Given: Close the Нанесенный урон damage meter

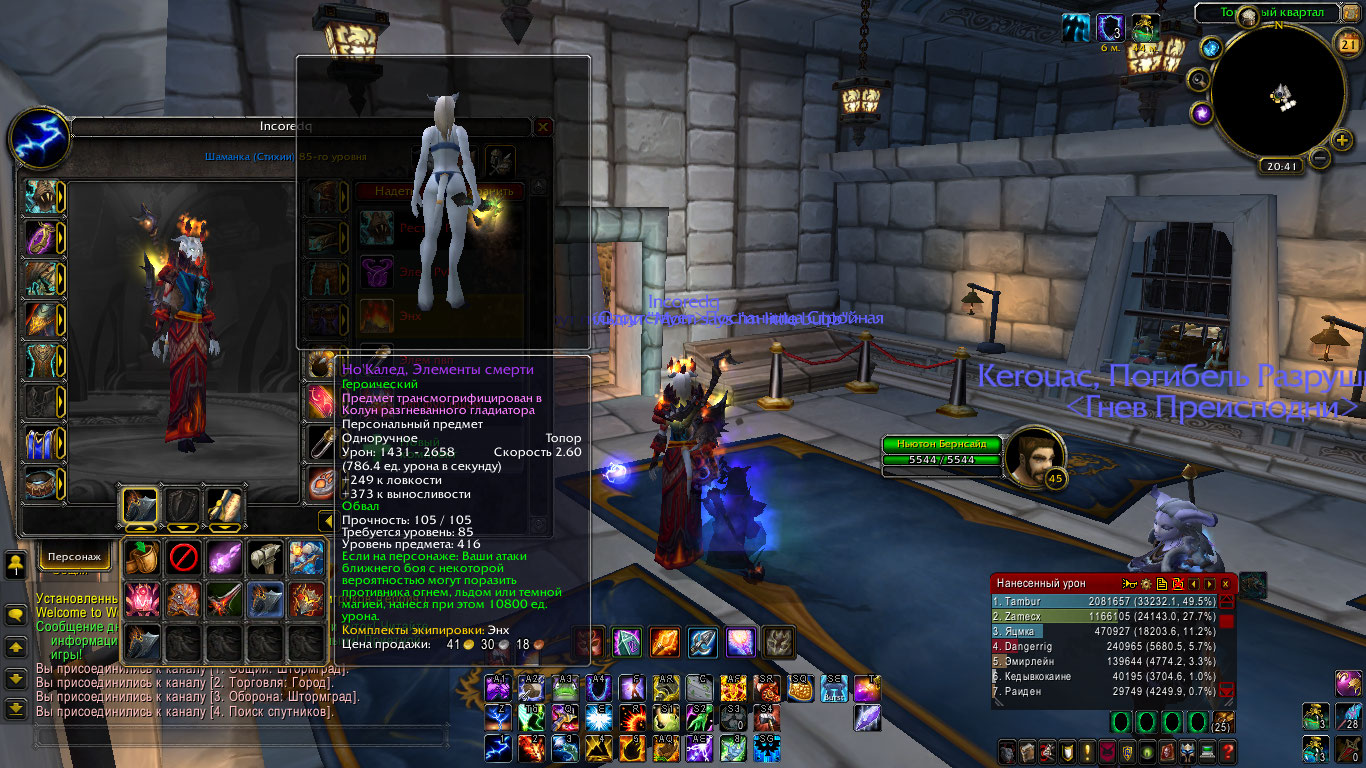Looking at the screenshot, I should (x=1225, y=583).
